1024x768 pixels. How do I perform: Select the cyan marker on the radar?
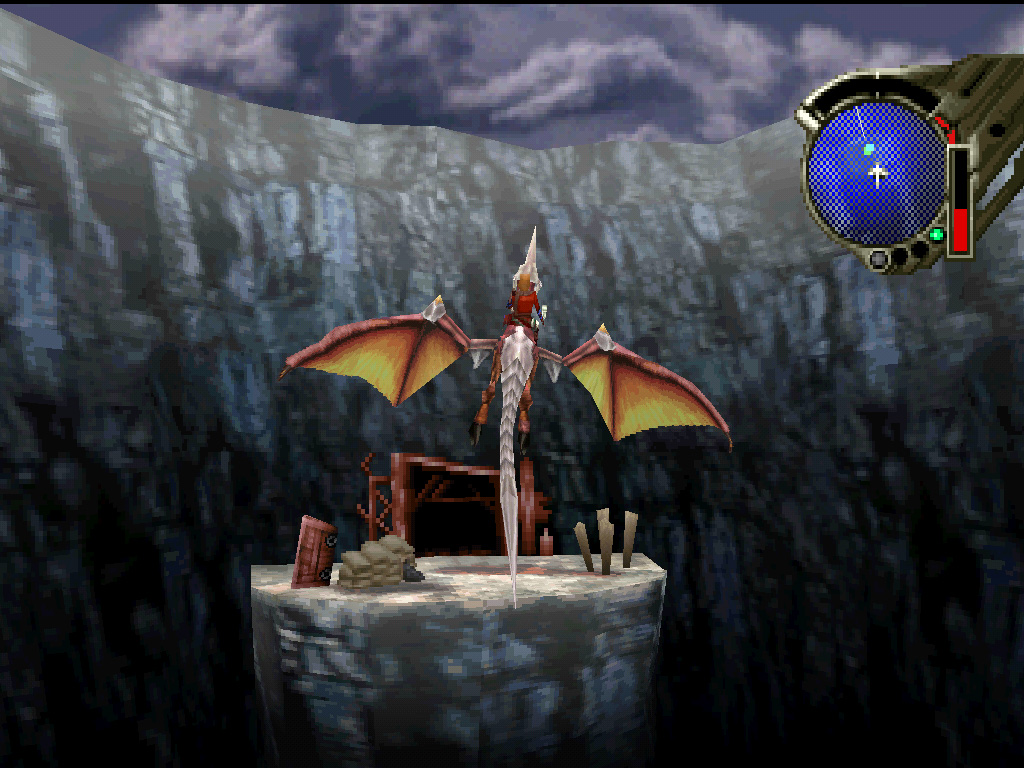coord(869,149)
